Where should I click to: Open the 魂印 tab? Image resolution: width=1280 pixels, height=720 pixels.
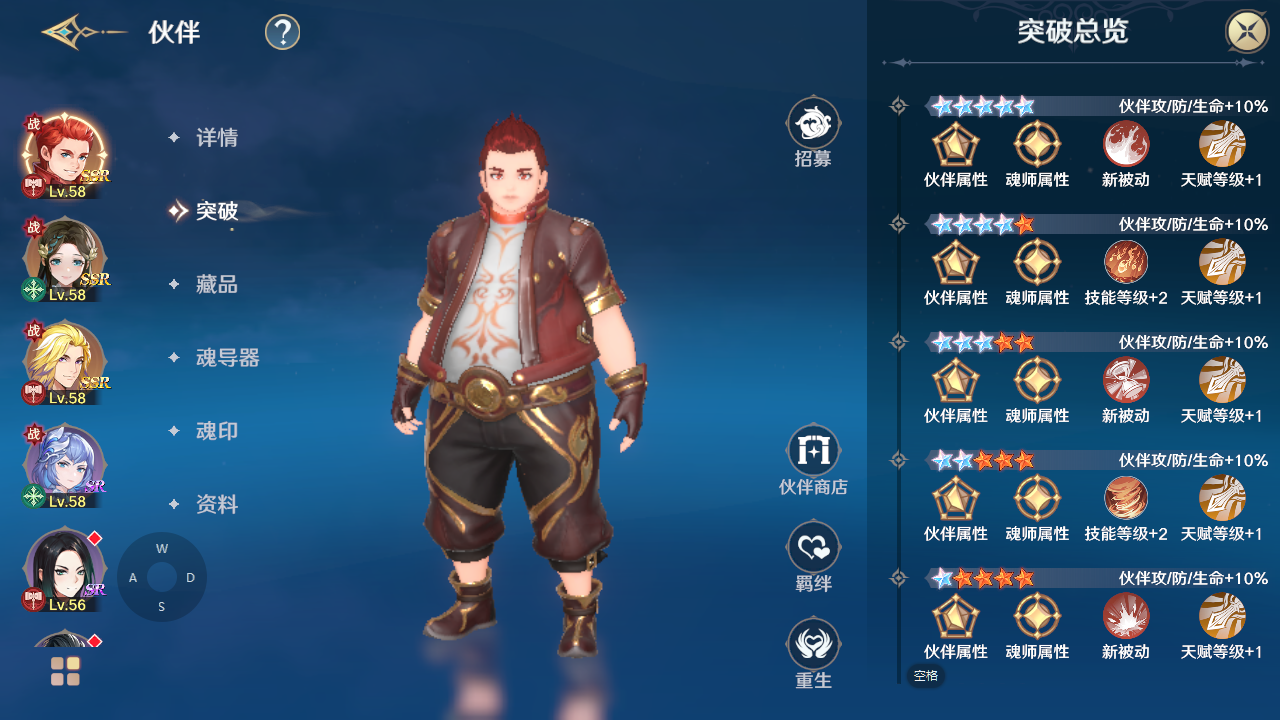click(x=216, y=431)
